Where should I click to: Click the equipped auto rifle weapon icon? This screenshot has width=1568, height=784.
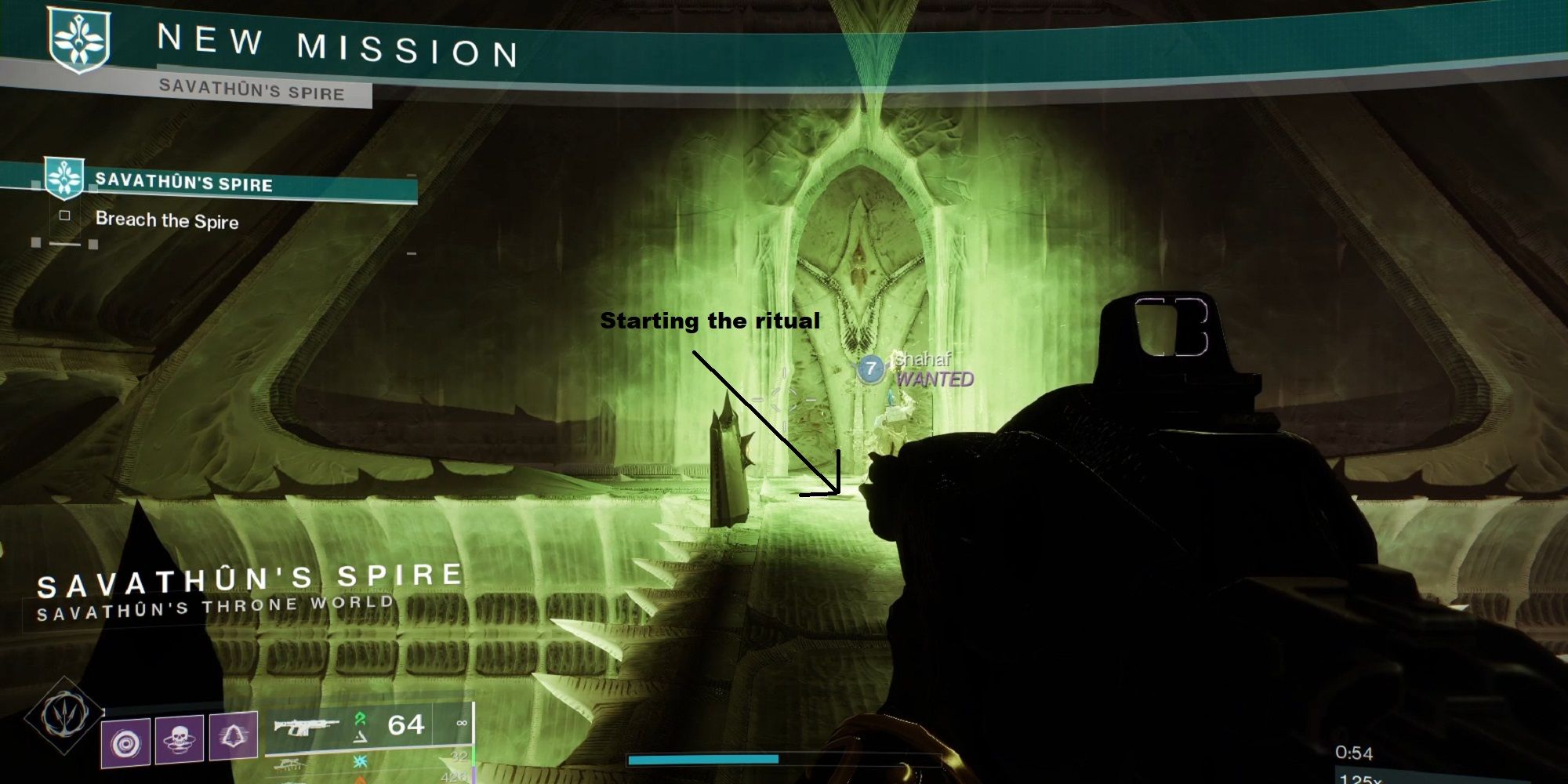click(x=307, y=725)
